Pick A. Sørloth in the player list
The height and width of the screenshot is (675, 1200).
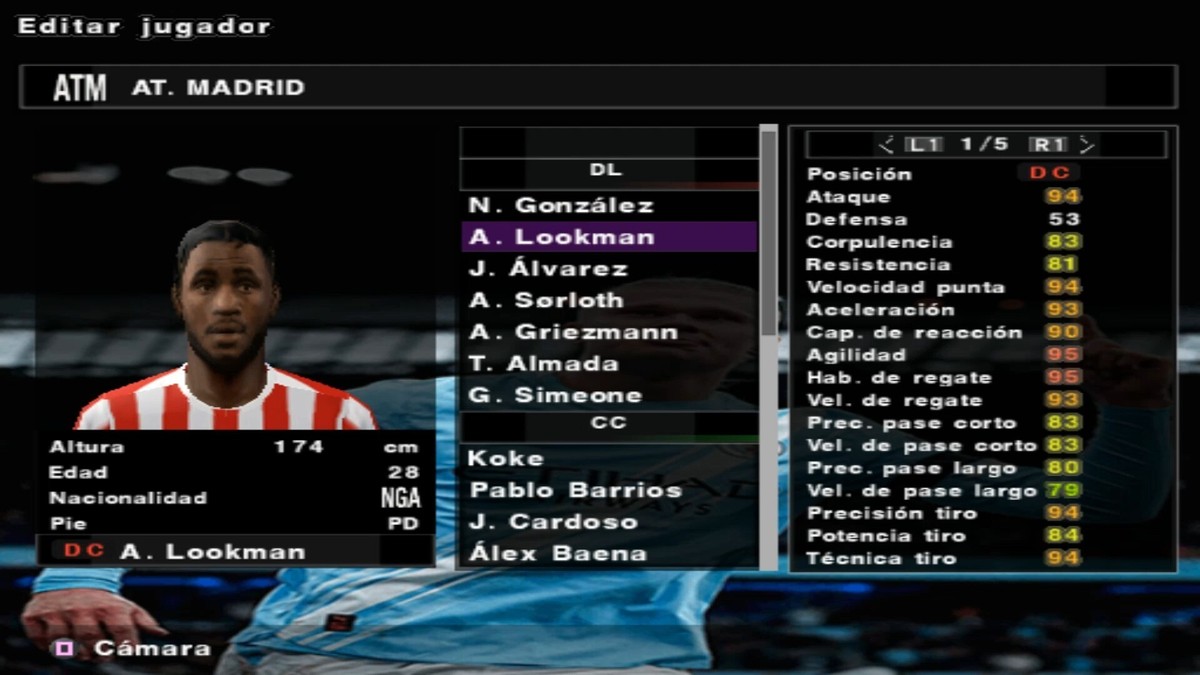point(546,300)
